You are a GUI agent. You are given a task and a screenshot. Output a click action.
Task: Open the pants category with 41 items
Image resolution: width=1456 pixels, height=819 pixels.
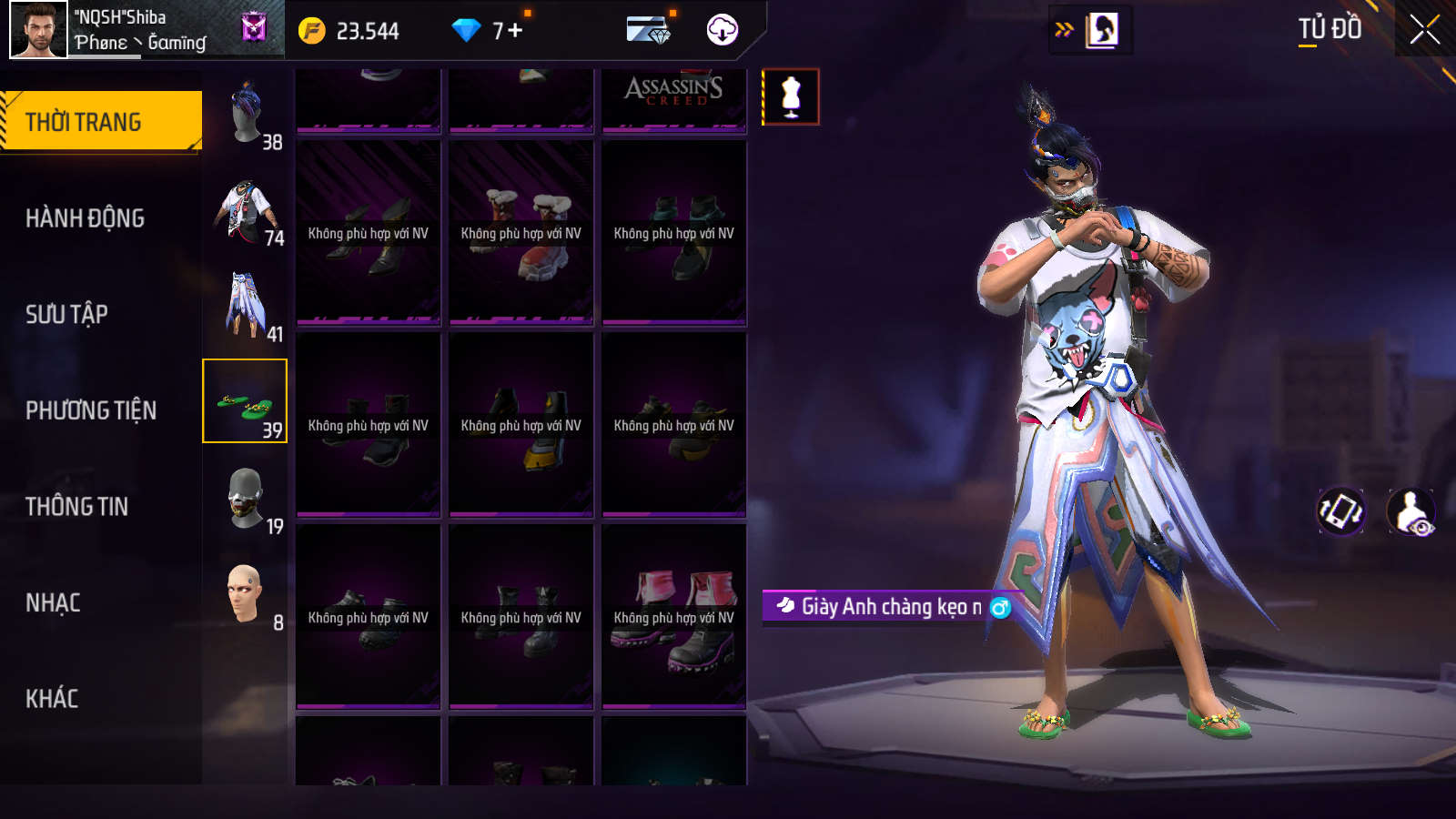click(x=246, y=307)
